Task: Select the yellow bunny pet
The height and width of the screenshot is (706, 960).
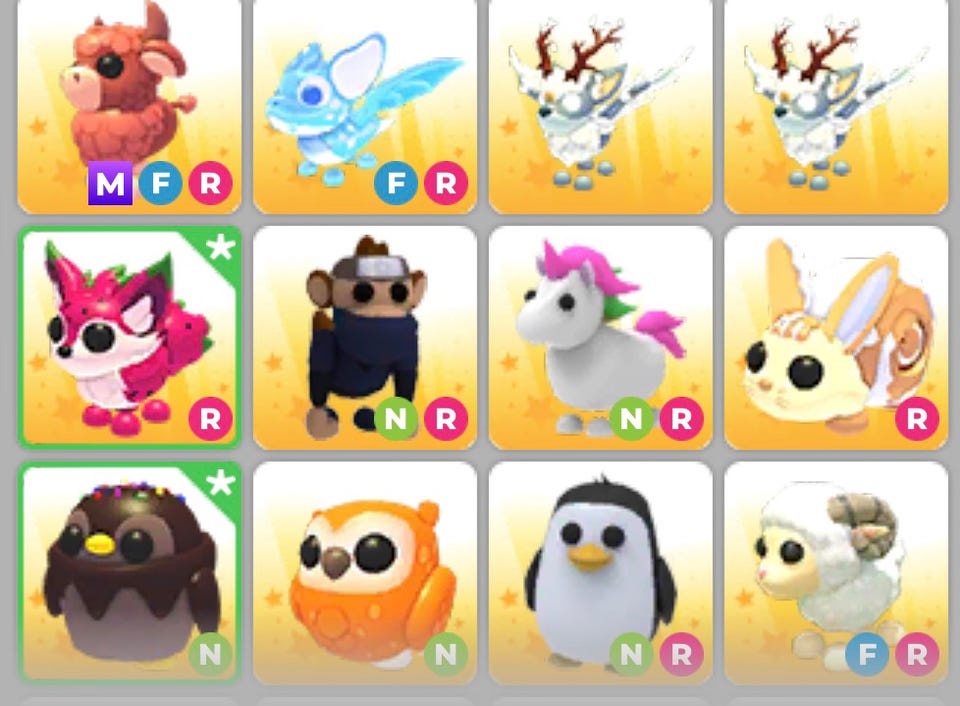Action: pyautogui.click(x=836, y=336)
